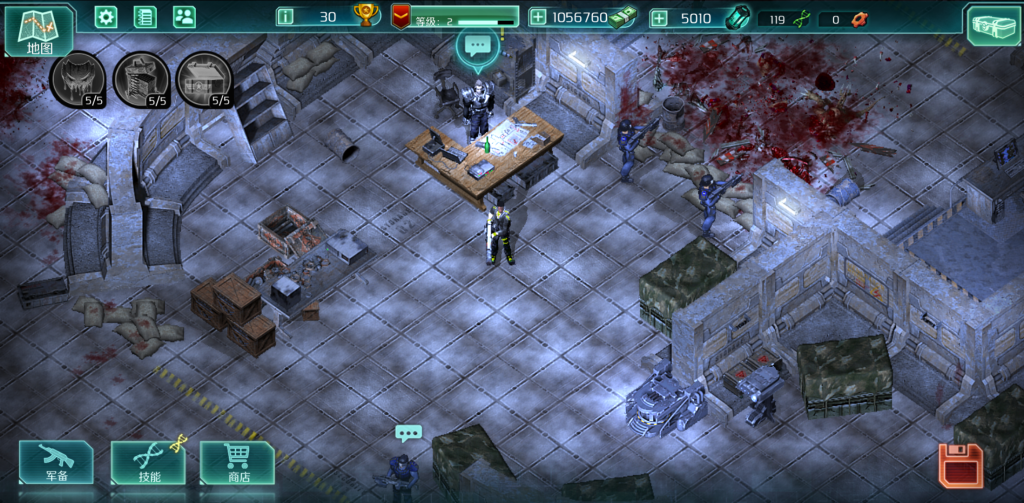
Task: Add energy cells with the plus button
Action: click(x=659, y=17)
